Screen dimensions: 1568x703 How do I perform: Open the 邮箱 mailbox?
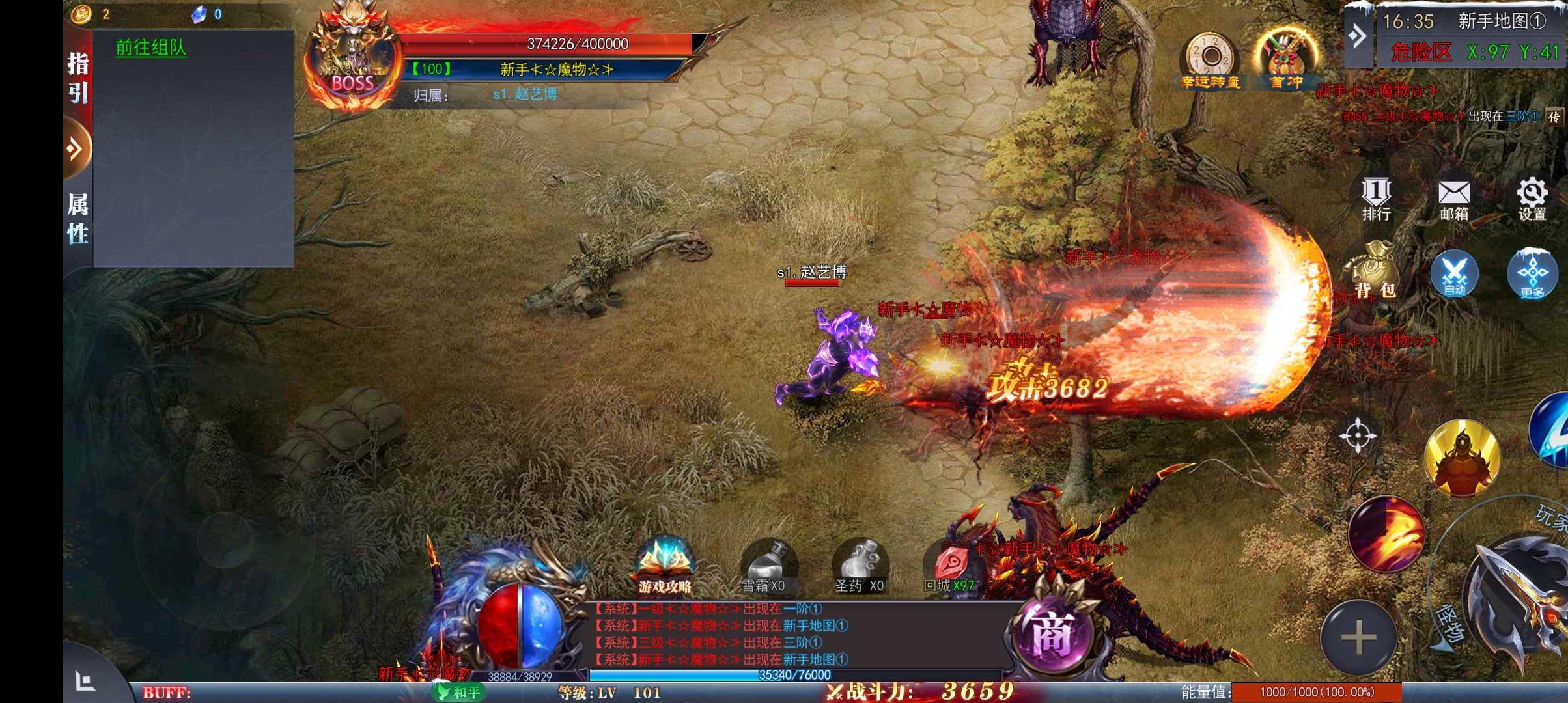point(1454,199)
